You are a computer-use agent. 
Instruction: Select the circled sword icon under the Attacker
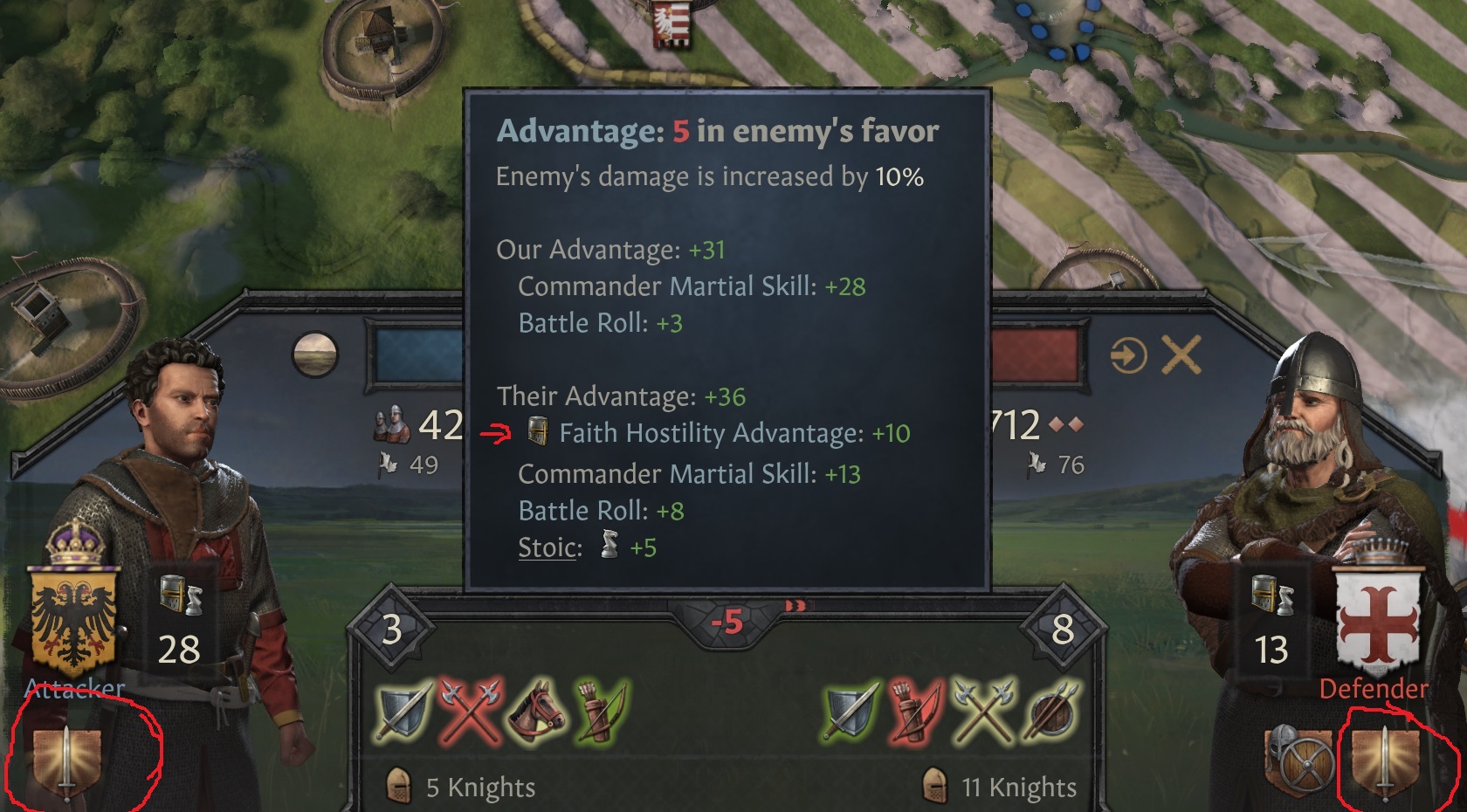click(x=68, y=761)
